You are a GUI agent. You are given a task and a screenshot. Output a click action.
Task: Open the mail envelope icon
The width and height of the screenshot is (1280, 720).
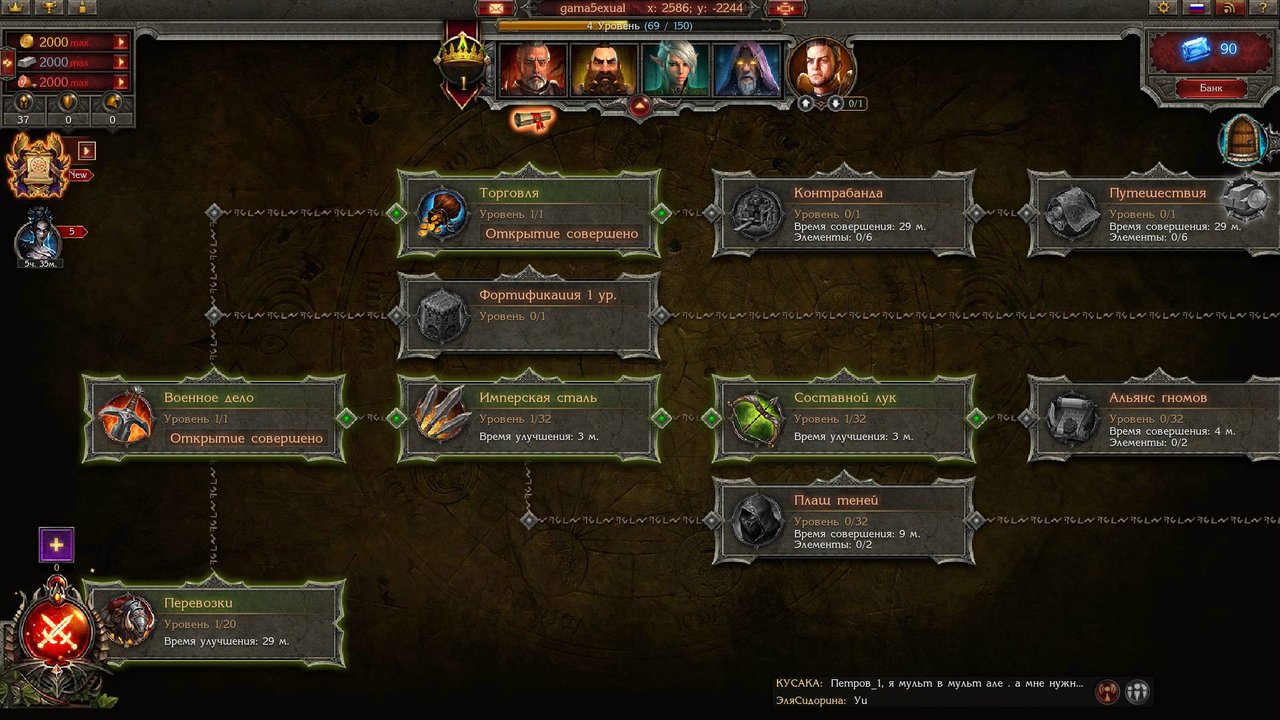click(491, 8)
